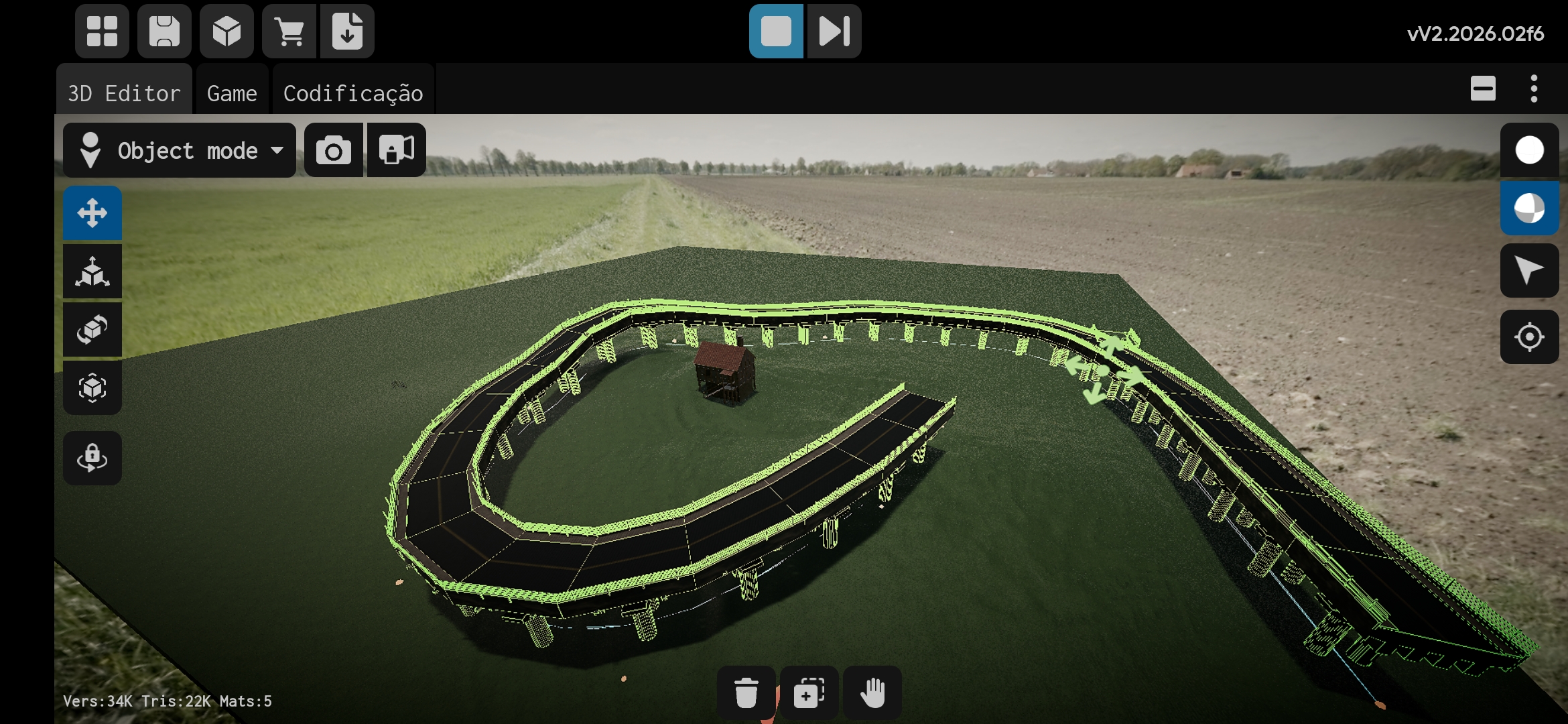Stop the game with the square button
Viewport: 1568px width, 724px height.
point(776,31)
